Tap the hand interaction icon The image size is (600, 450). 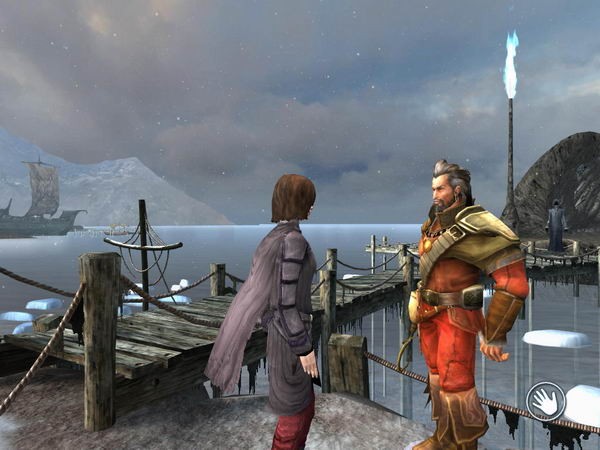click(545, 400)
